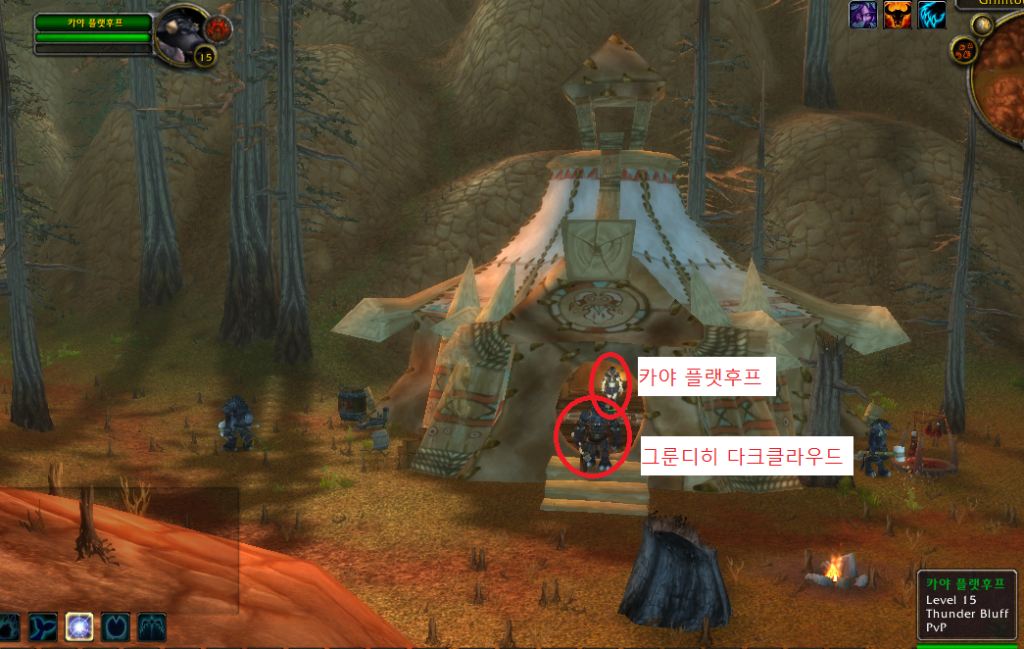Use the teal winged figure ability

point(152,627)
